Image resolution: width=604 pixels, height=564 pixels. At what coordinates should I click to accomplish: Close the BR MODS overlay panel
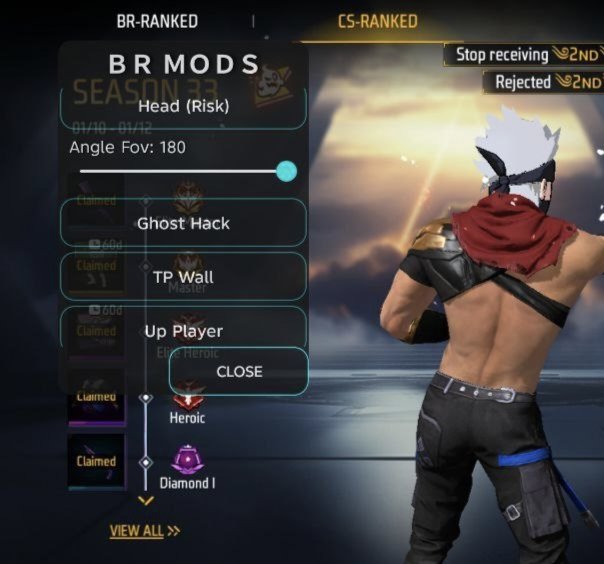pos(239,371)
